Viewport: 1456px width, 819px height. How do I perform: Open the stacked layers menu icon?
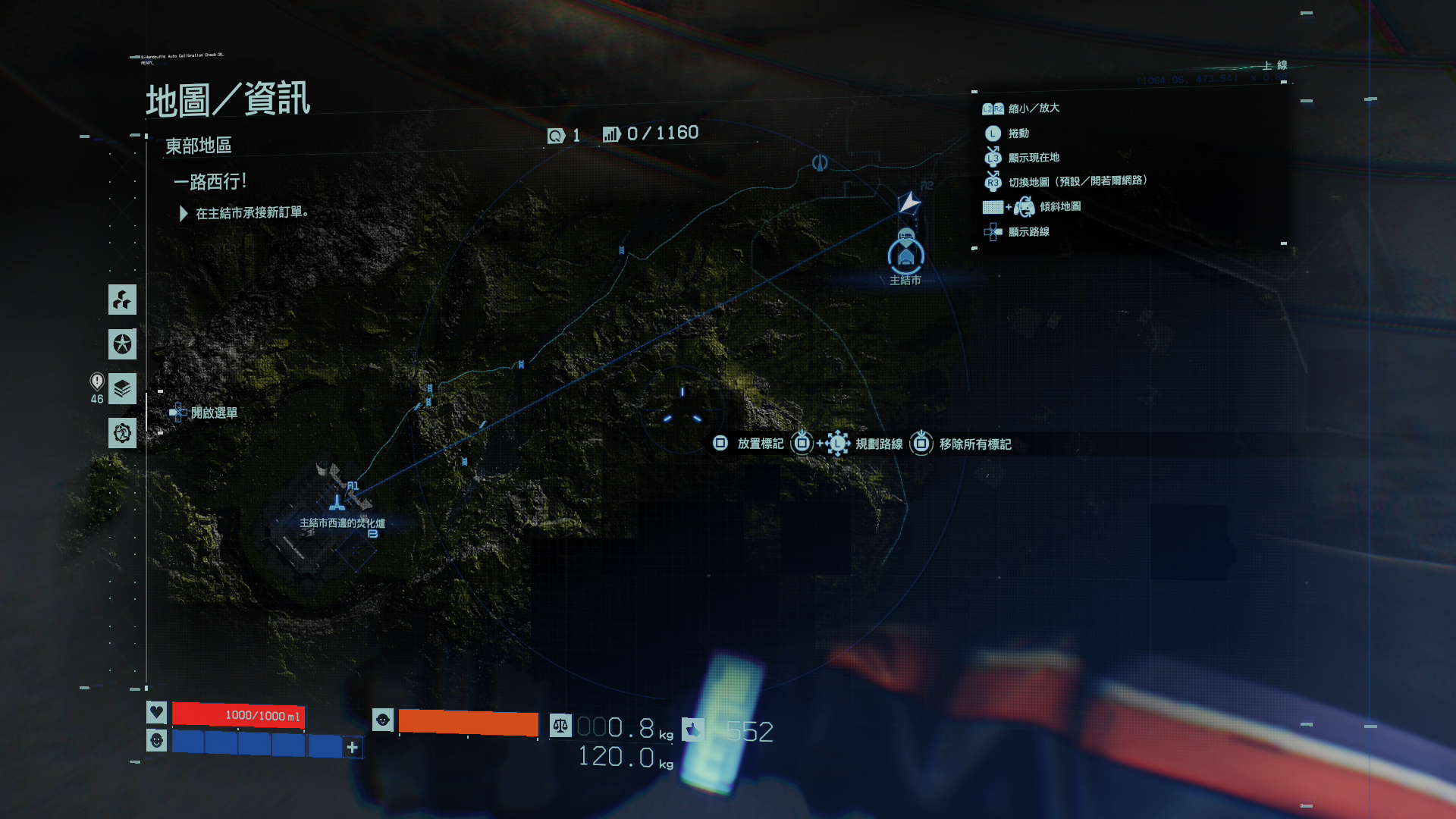pyautogui.click(x=122, y=389)
